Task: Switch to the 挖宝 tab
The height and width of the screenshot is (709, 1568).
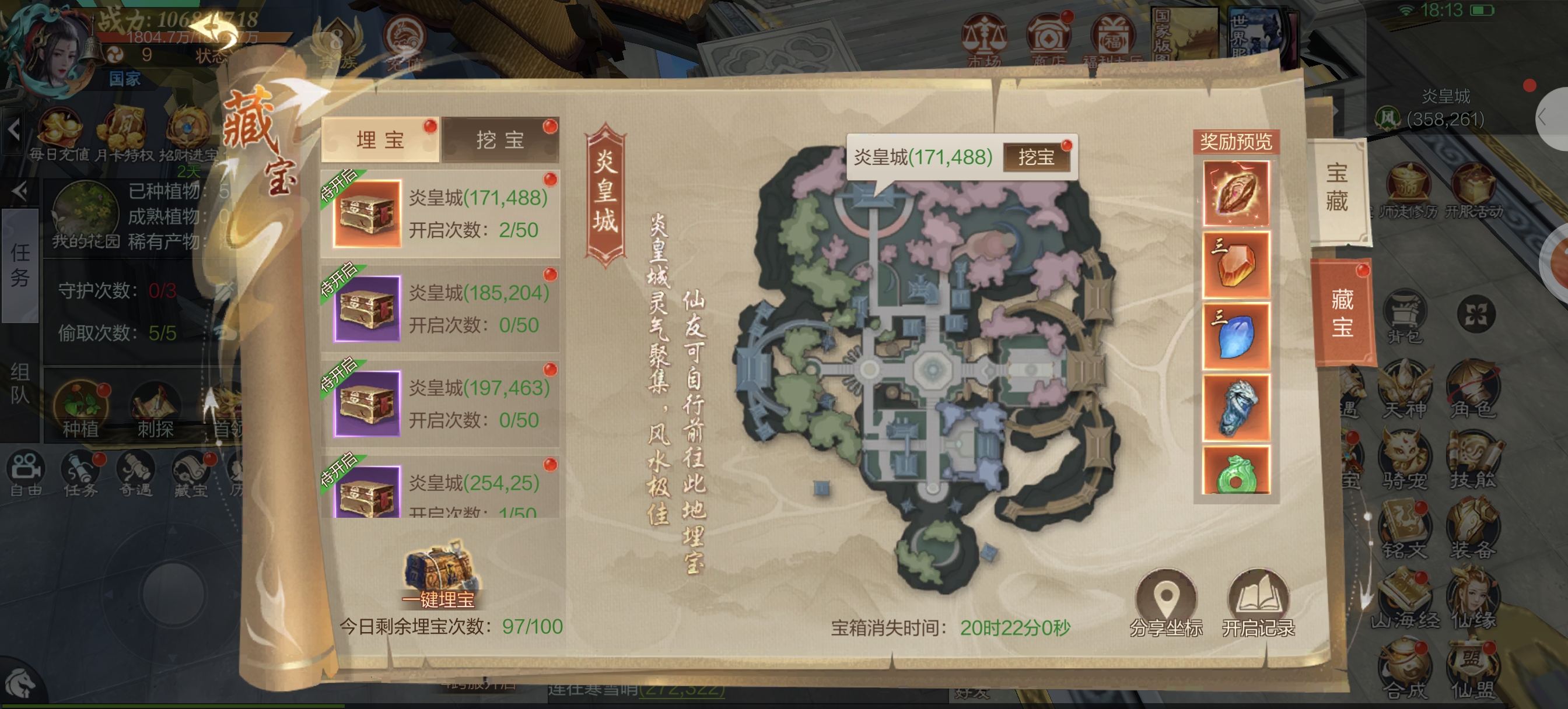Action: [x=500, y=140]
